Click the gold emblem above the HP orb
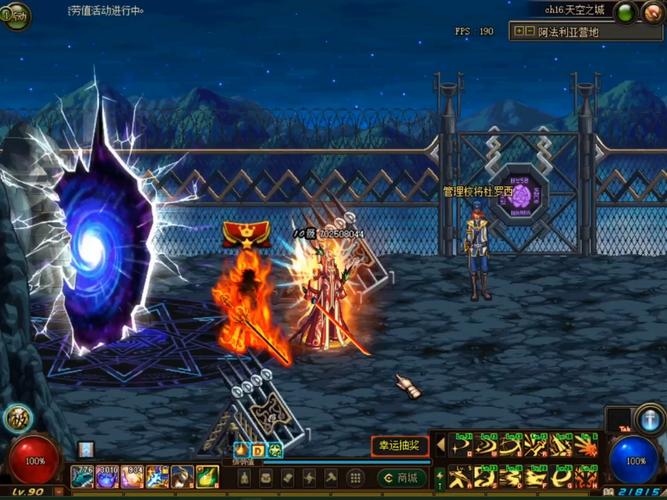This screenshot has width=667, height=500. click(16, 418)
